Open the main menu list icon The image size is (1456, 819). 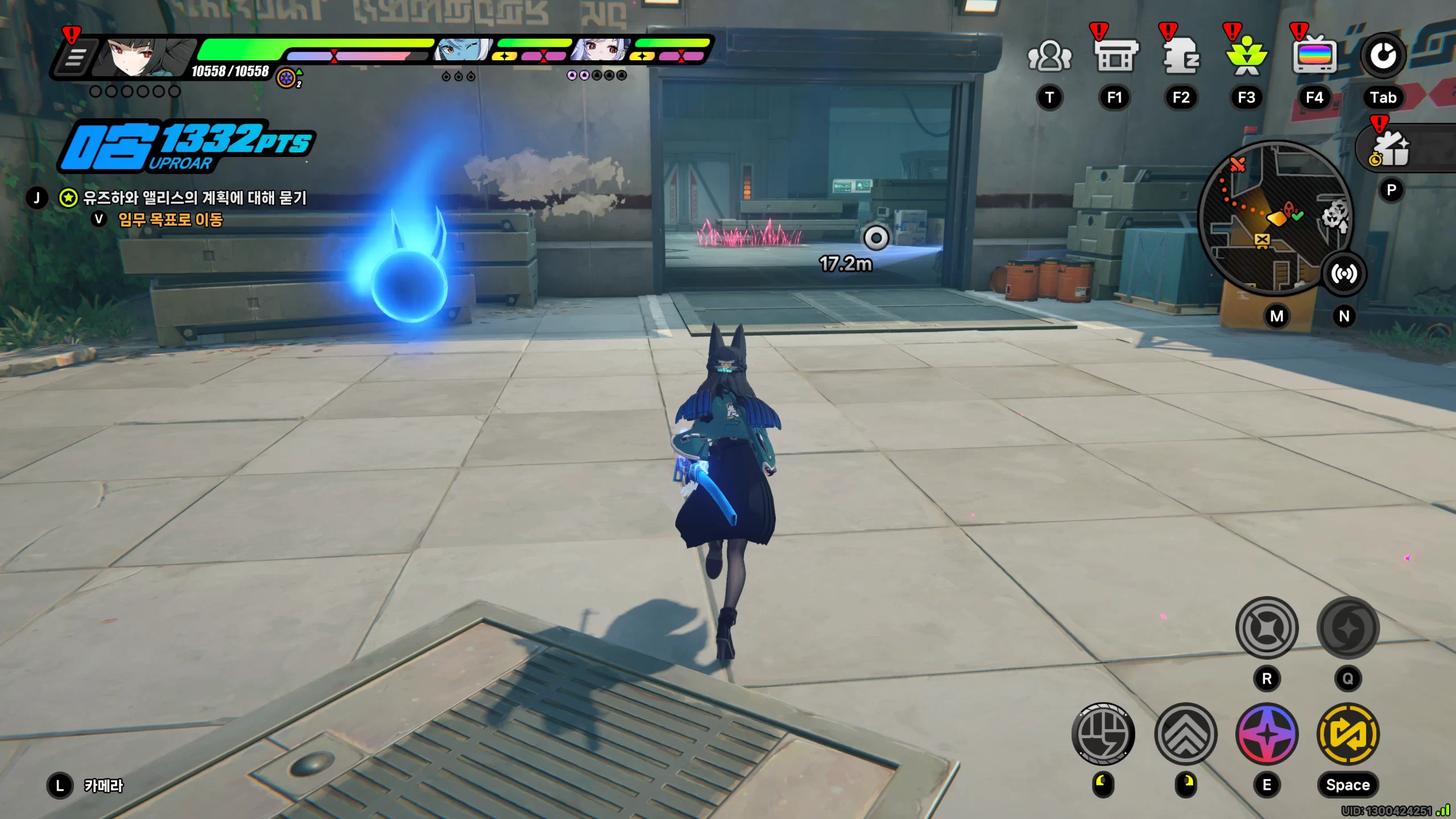(x=75, y=57)
